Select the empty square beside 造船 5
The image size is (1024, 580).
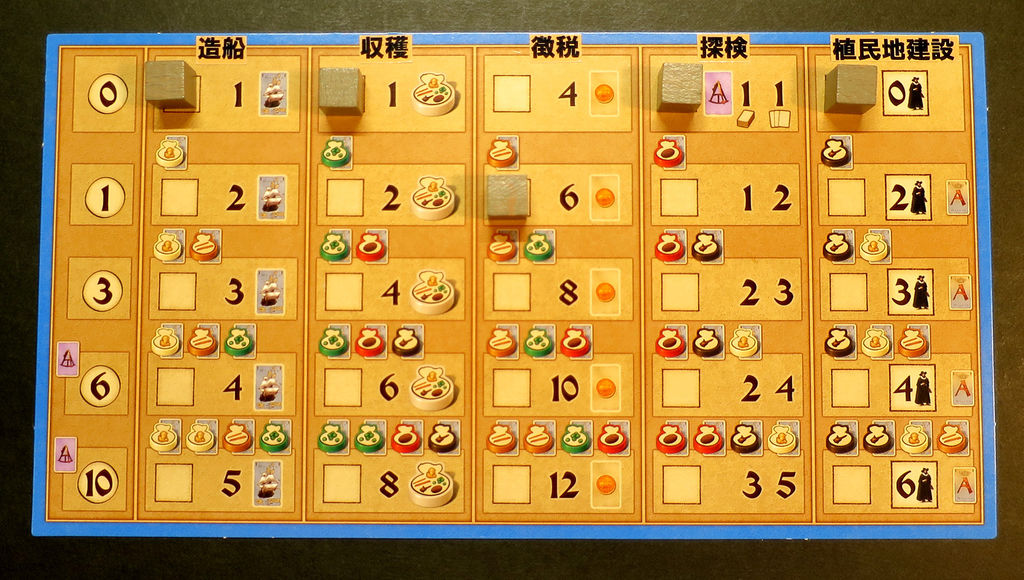point(173,482)
